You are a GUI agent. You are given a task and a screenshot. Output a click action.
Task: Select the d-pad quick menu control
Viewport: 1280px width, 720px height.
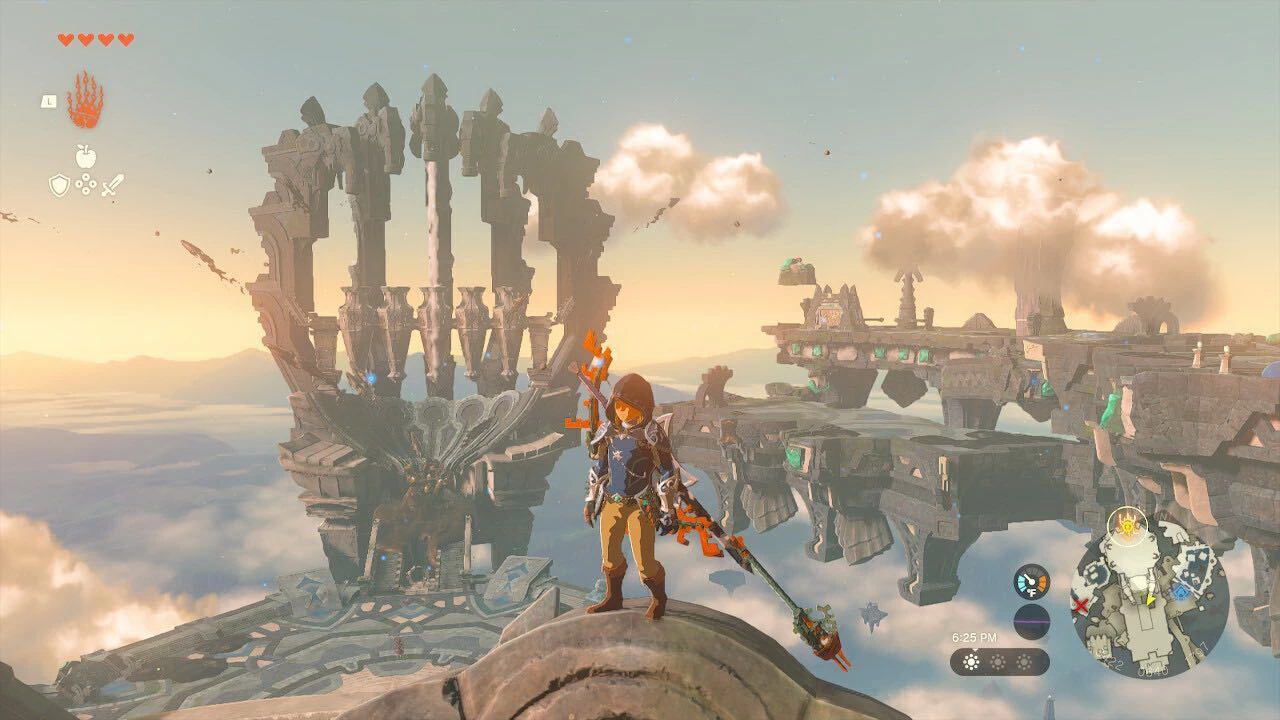click(x=86, y=185)
